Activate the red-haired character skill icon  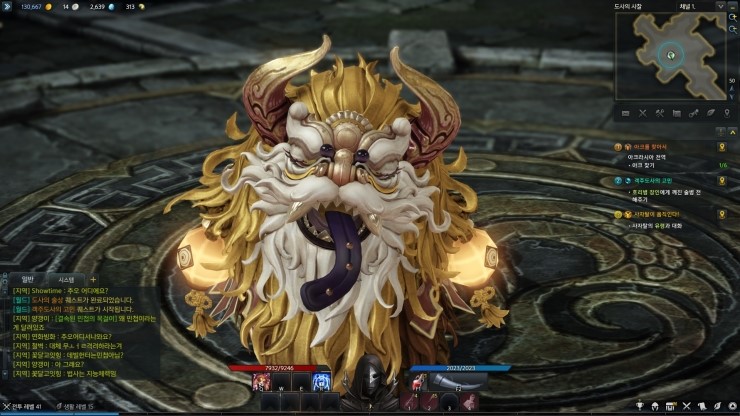tap(262, 382)
